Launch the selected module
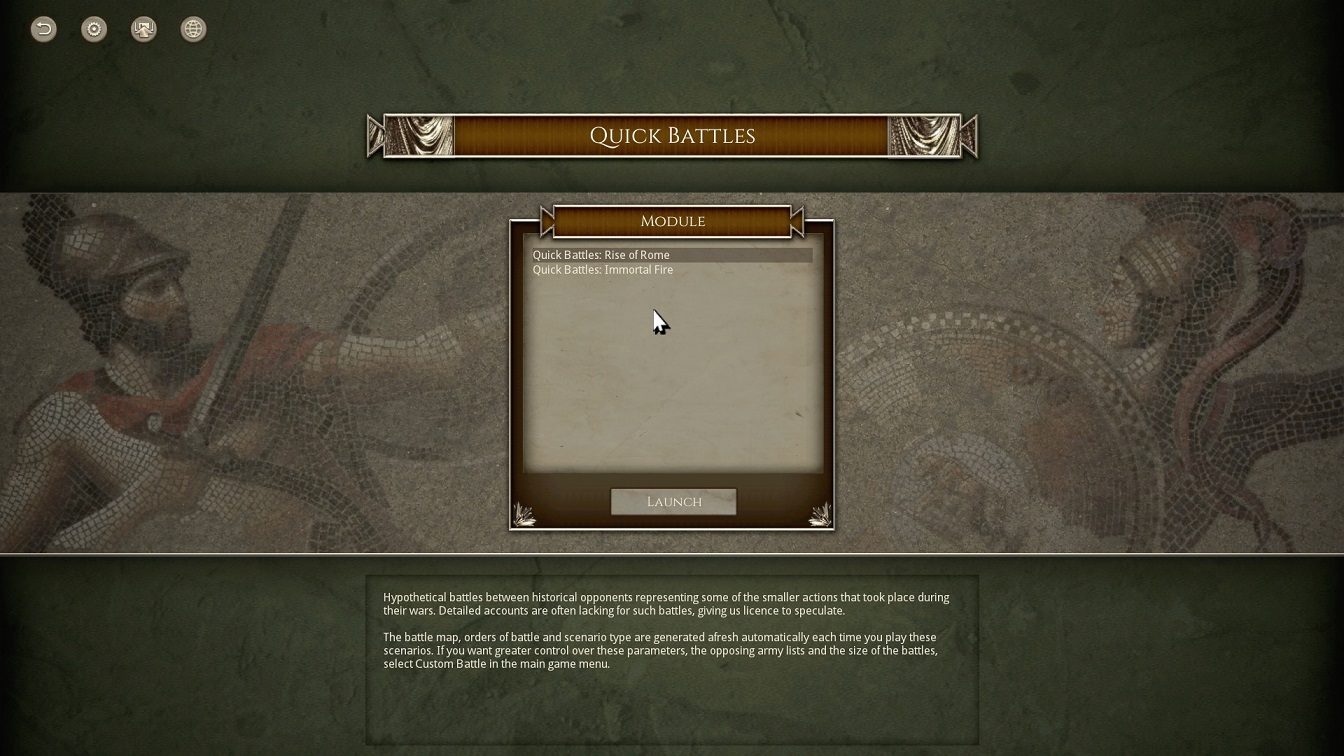The image size is (1344, 756). 673,502
